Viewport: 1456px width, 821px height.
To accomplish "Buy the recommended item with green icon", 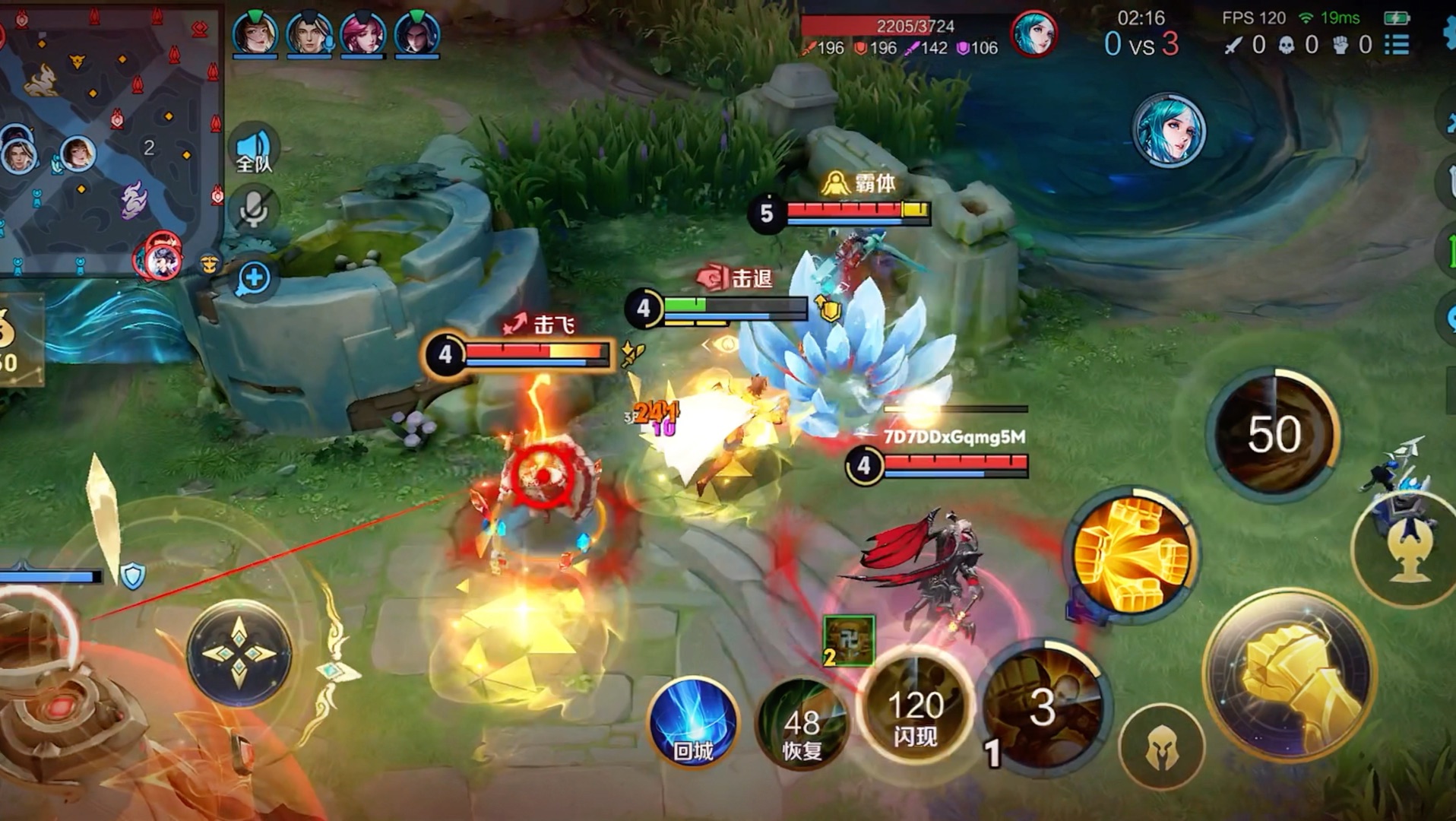I will (x=848, y=640).
